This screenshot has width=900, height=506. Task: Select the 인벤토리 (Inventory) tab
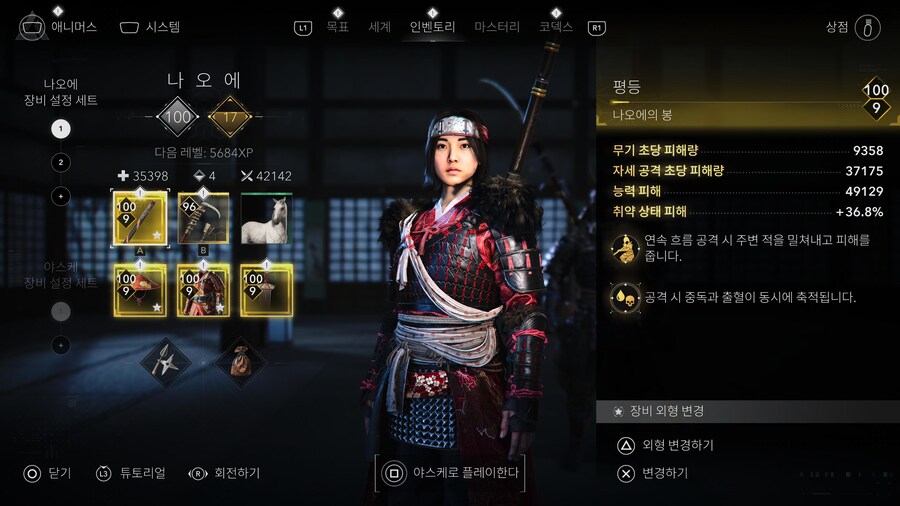[432, 27]
